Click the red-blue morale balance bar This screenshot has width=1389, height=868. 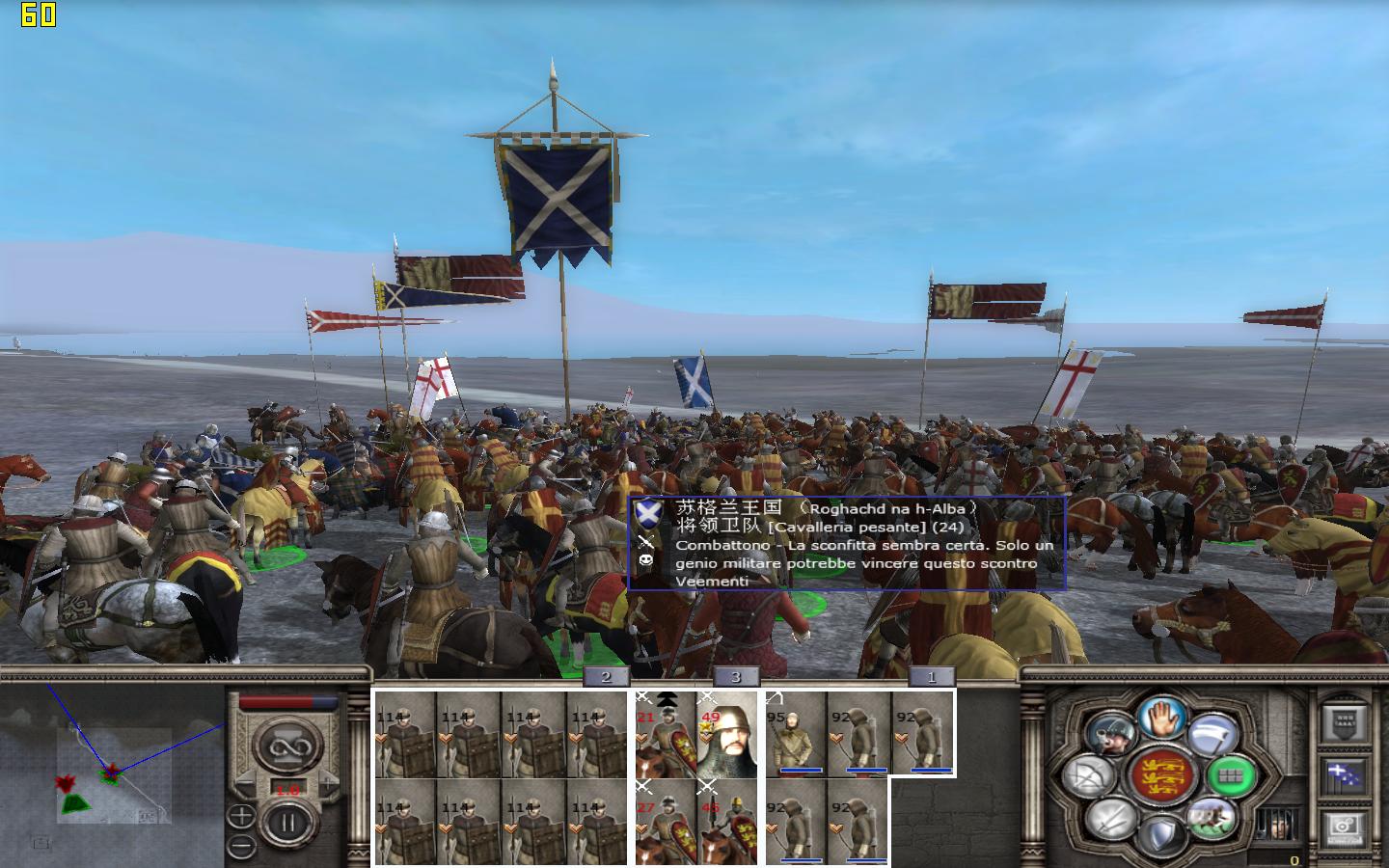[x=286, y=702]
